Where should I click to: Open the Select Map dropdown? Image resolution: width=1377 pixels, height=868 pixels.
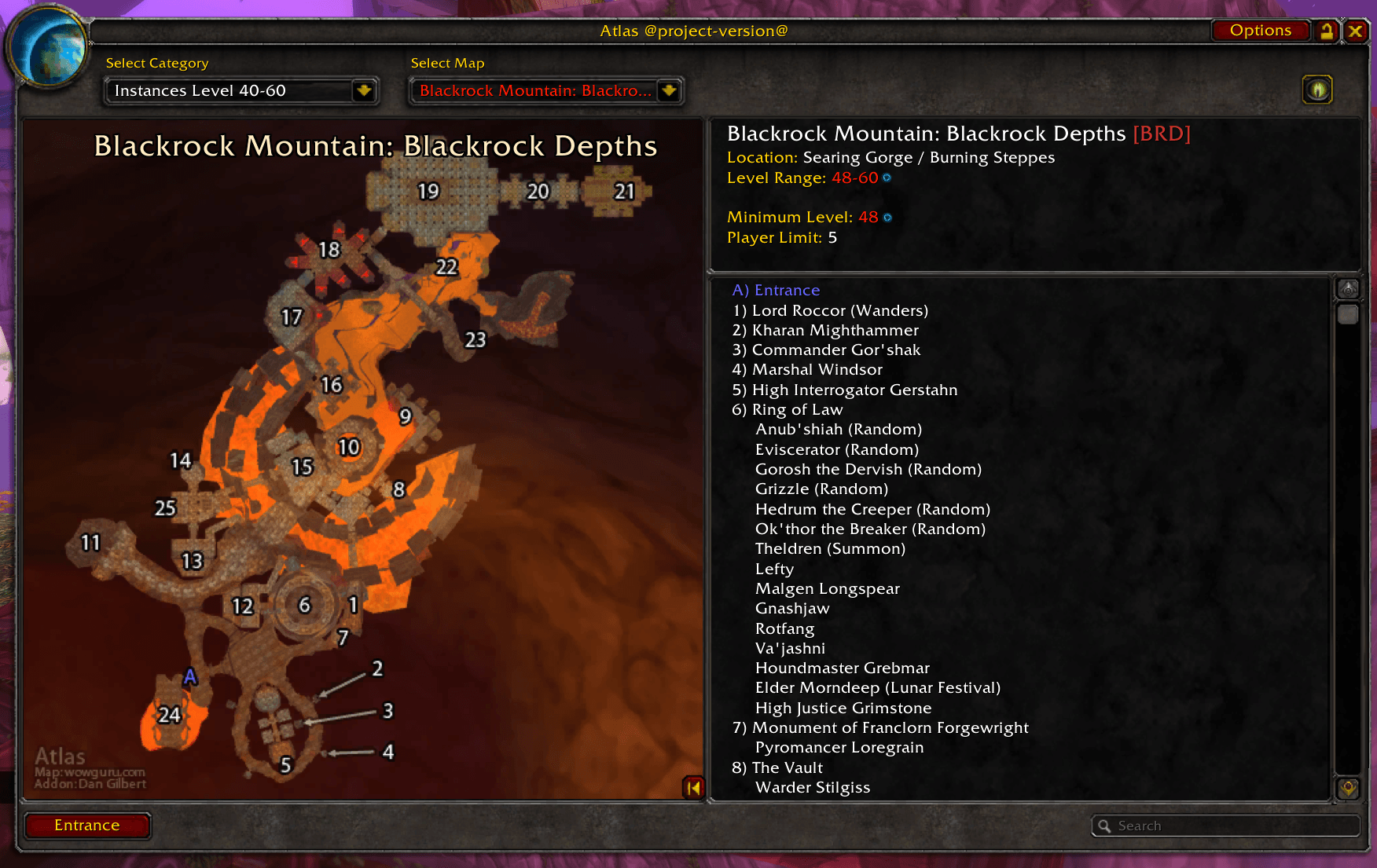[669, 91]
